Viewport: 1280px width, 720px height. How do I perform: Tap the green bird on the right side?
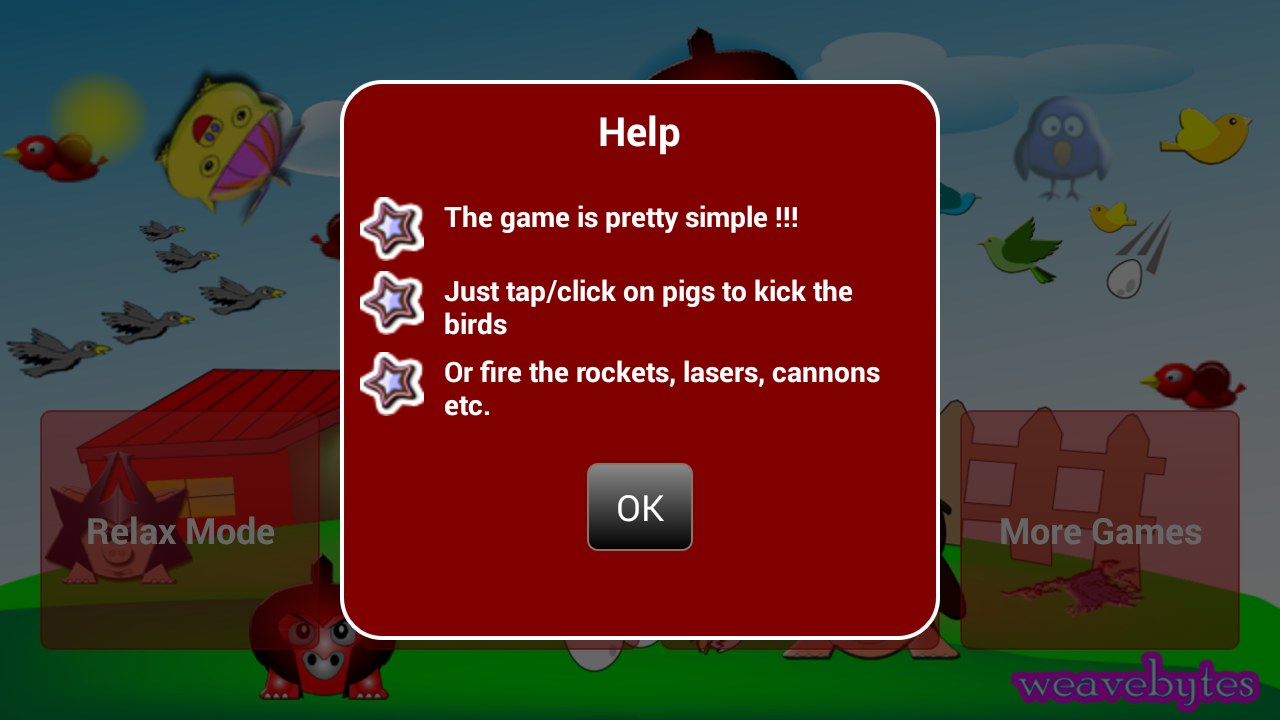point(1020,250)
